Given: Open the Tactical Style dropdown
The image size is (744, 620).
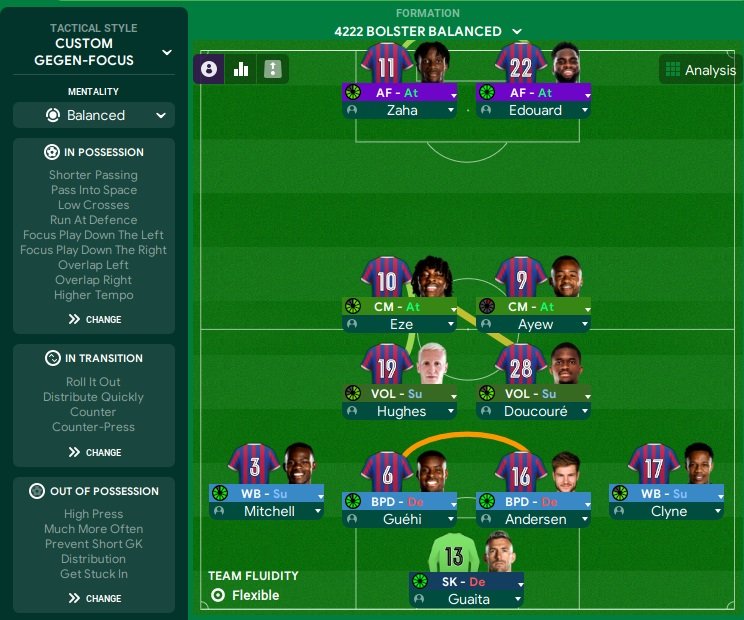Looking at the screenshot, I should [166, 52].
